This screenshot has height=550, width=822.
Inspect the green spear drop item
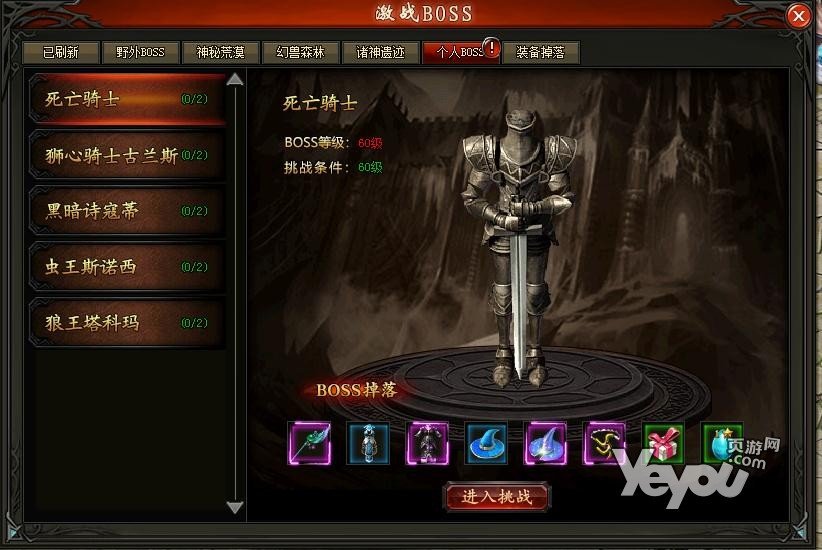click(x=309, y=443)
